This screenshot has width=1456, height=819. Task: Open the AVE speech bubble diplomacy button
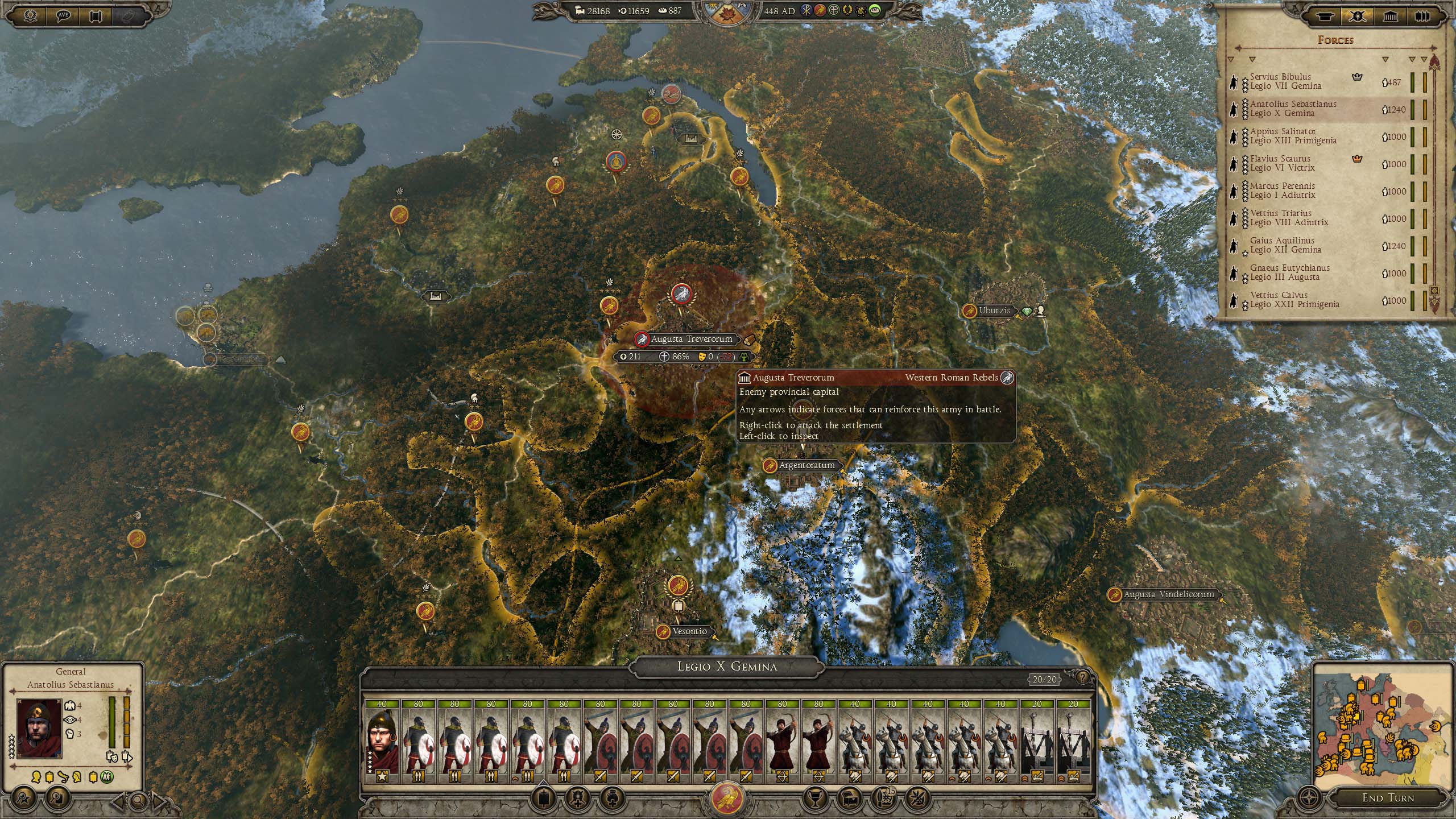pyautogui.click(x=63, y=15)
